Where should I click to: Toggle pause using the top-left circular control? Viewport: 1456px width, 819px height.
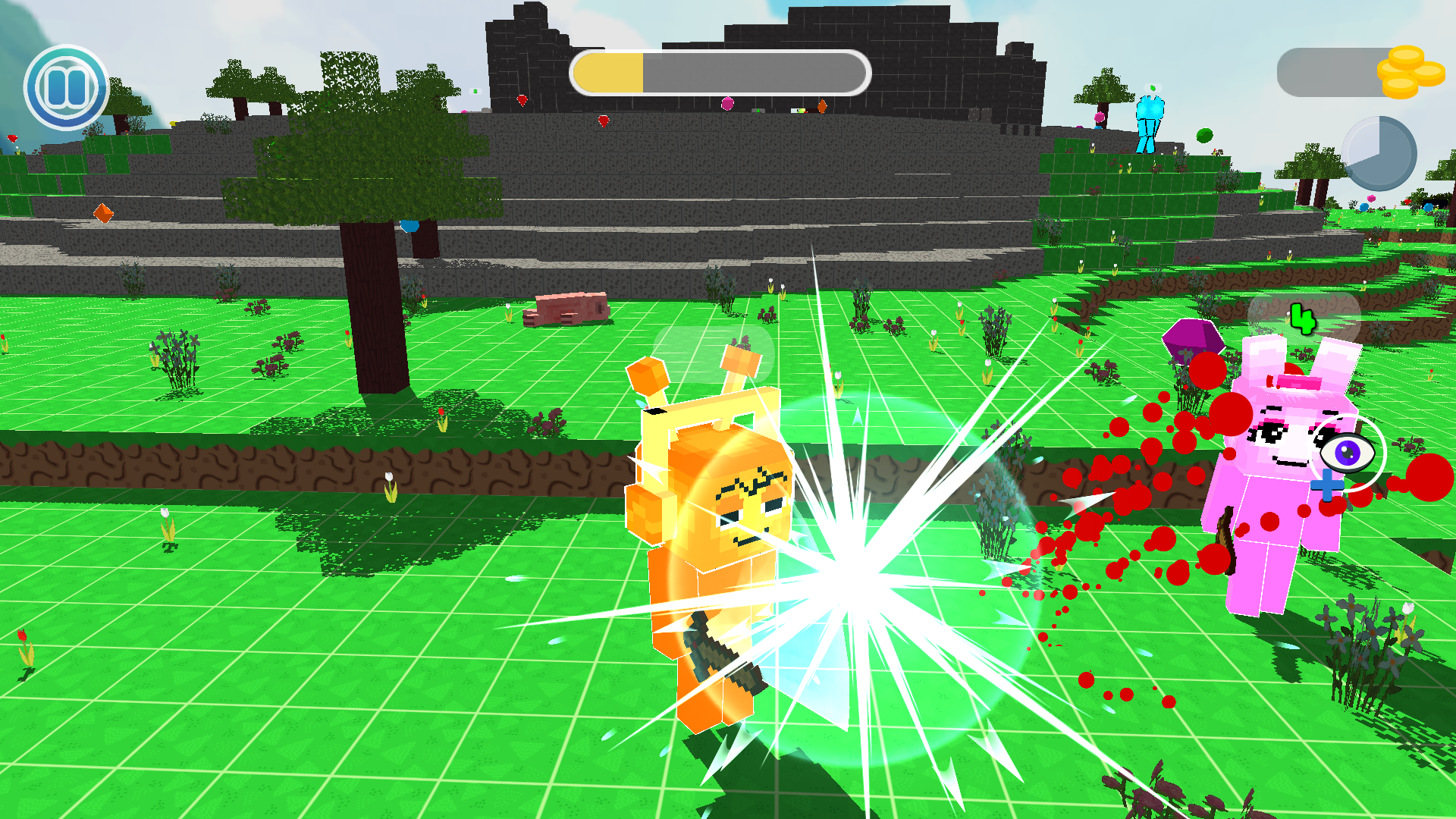pyautogui.click(x=67, y=86)
